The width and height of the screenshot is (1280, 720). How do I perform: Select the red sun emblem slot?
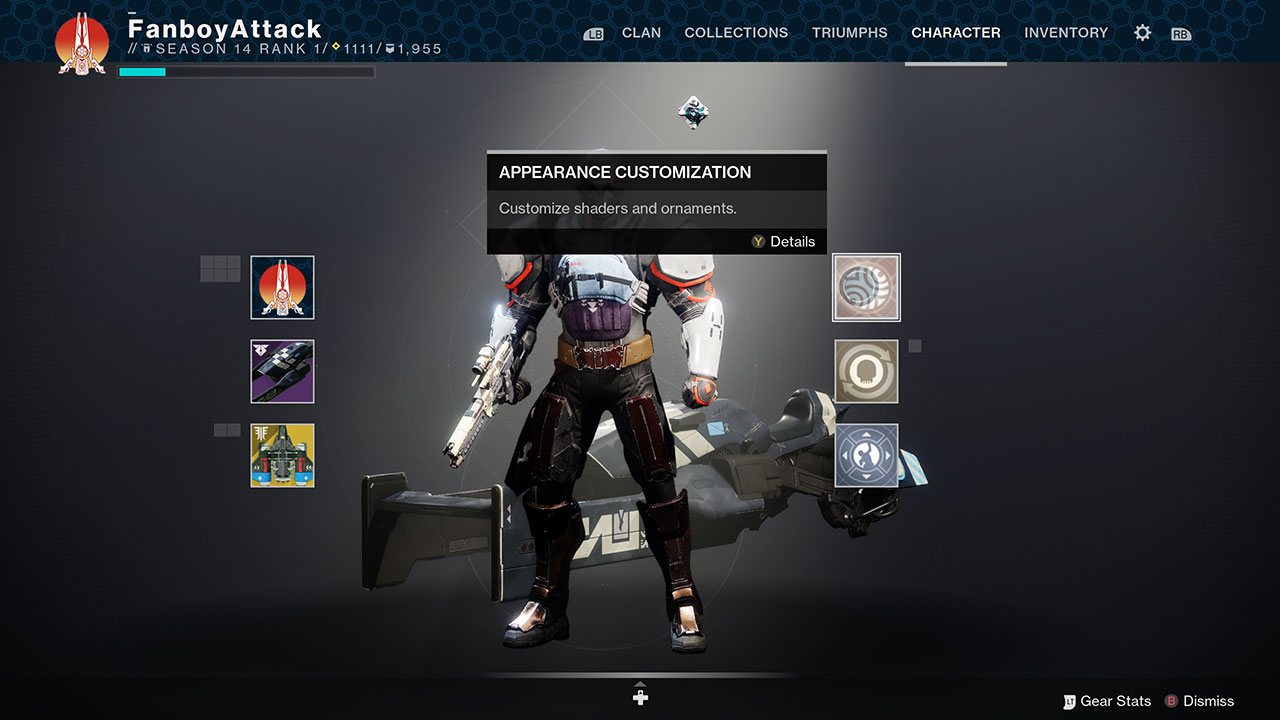point(282,288)
